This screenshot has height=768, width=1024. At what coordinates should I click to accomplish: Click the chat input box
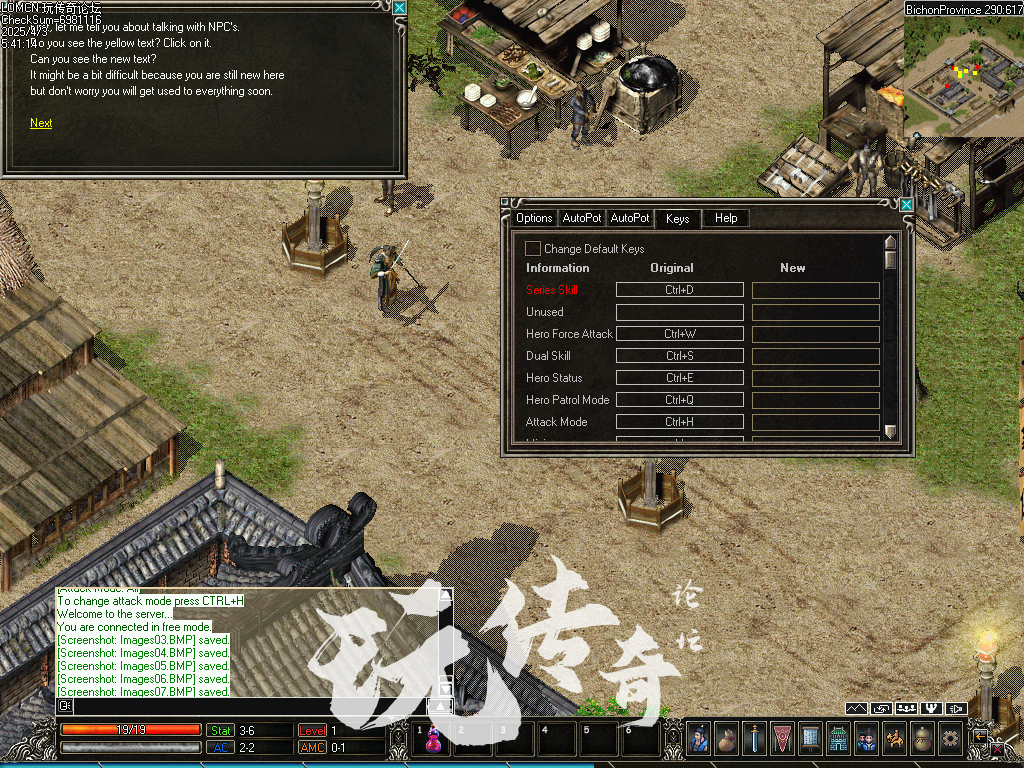click(x=250, y=706)
